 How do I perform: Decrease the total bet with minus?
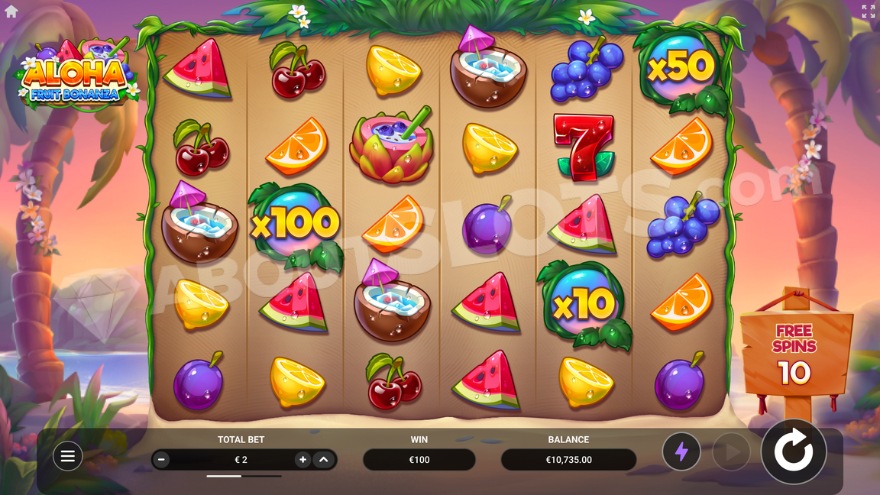[162, 460]
